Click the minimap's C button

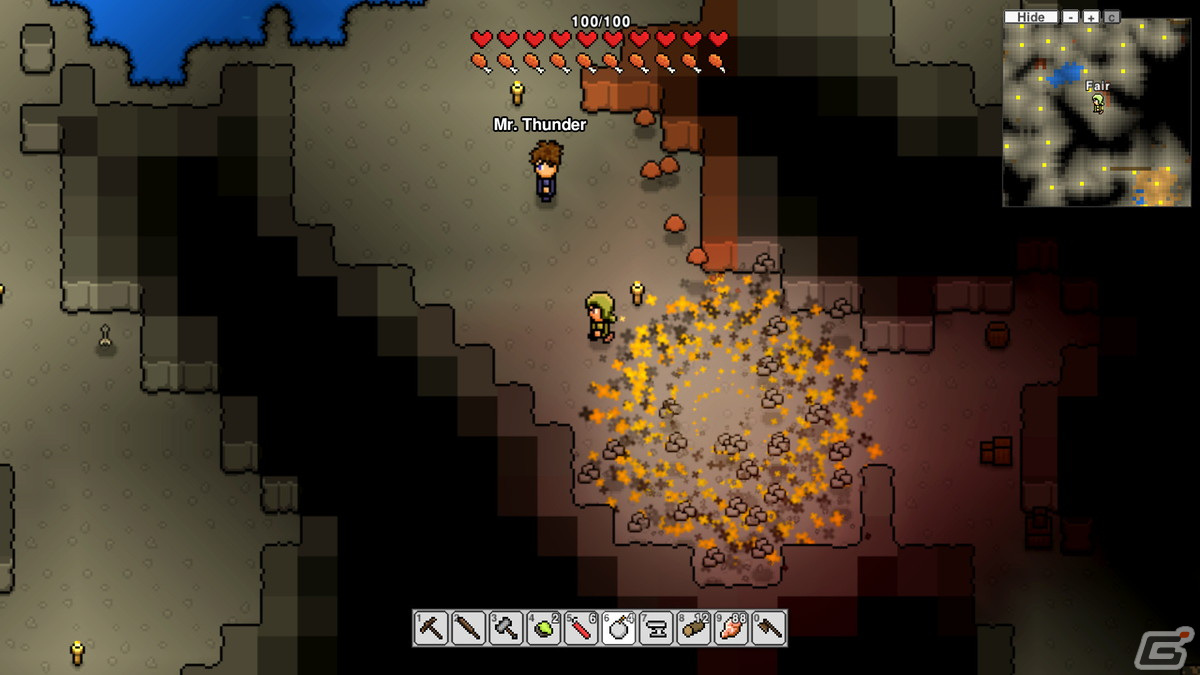click(1112, 17)
